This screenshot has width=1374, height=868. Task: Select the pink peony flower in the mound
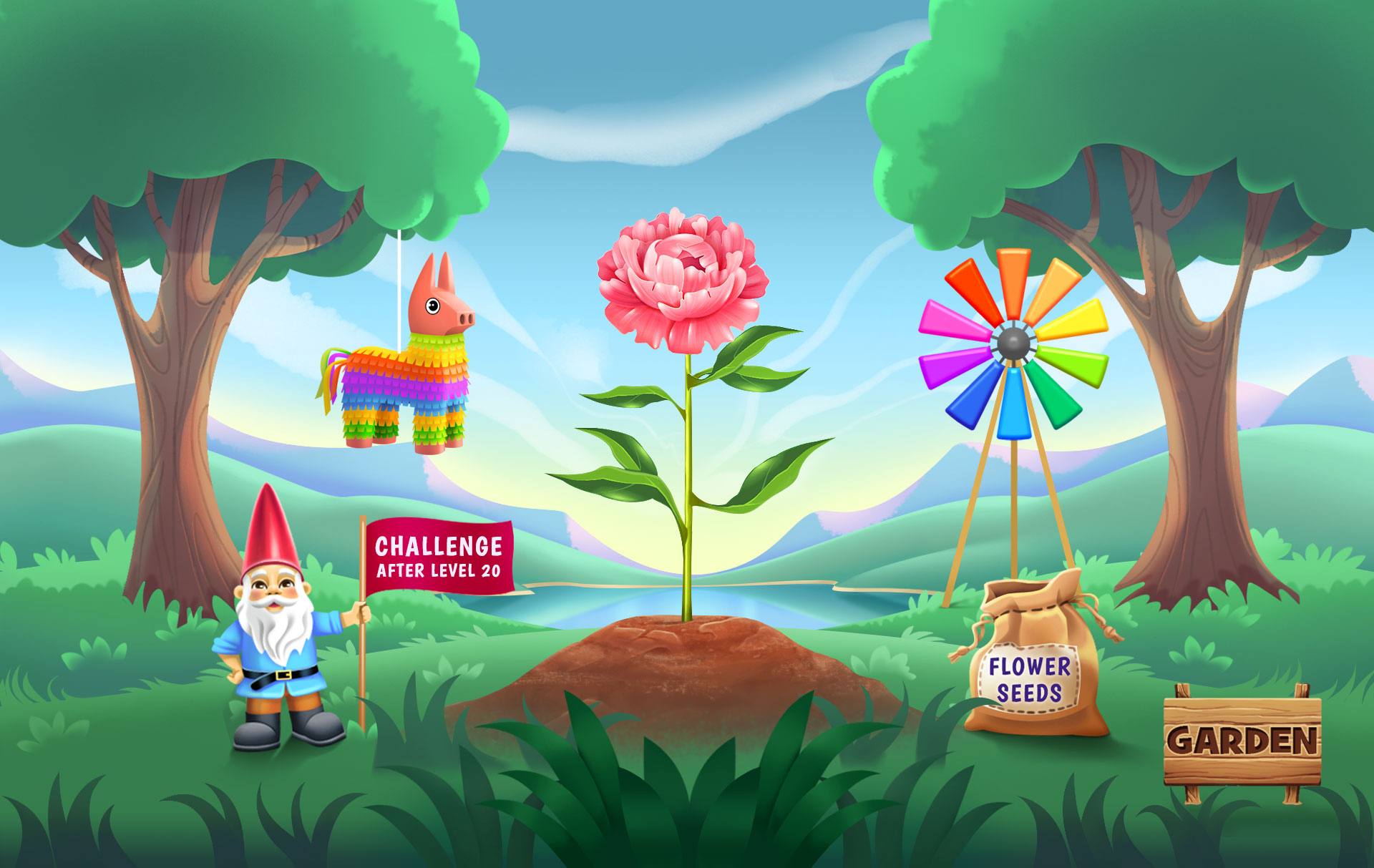click(x=682, y=281)
